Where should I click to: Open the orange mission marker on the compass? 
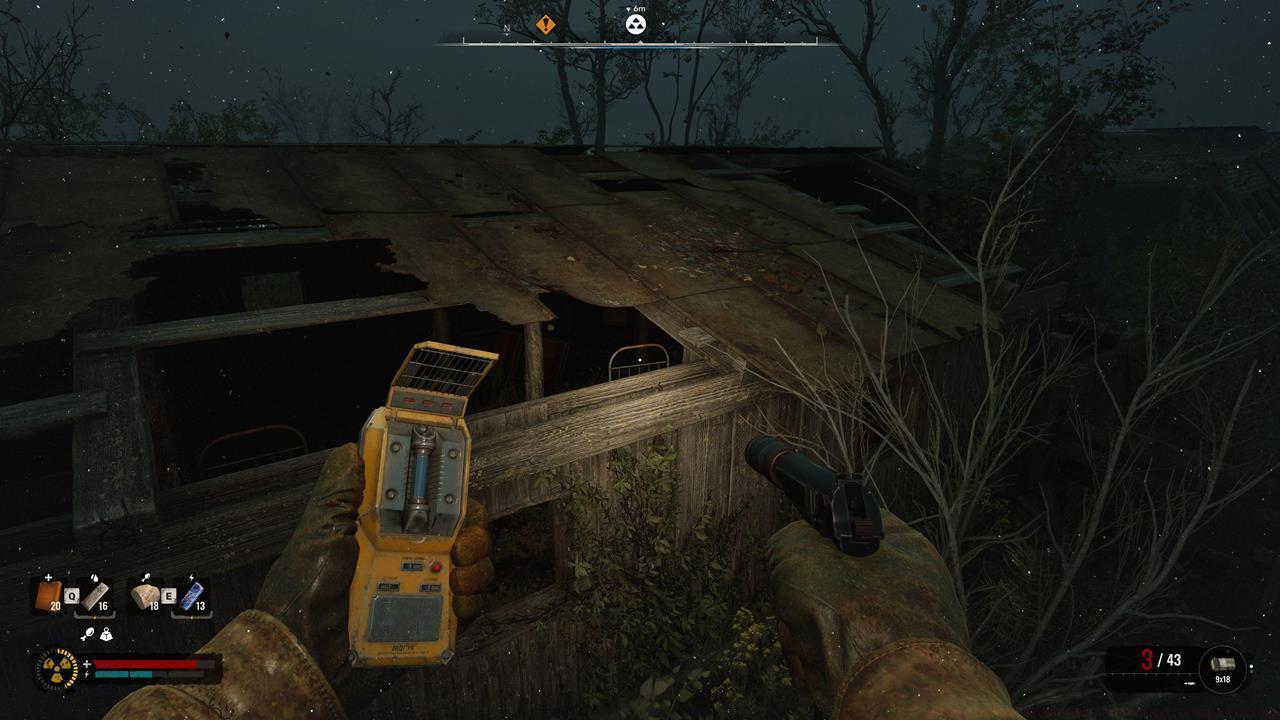(545, 23)
